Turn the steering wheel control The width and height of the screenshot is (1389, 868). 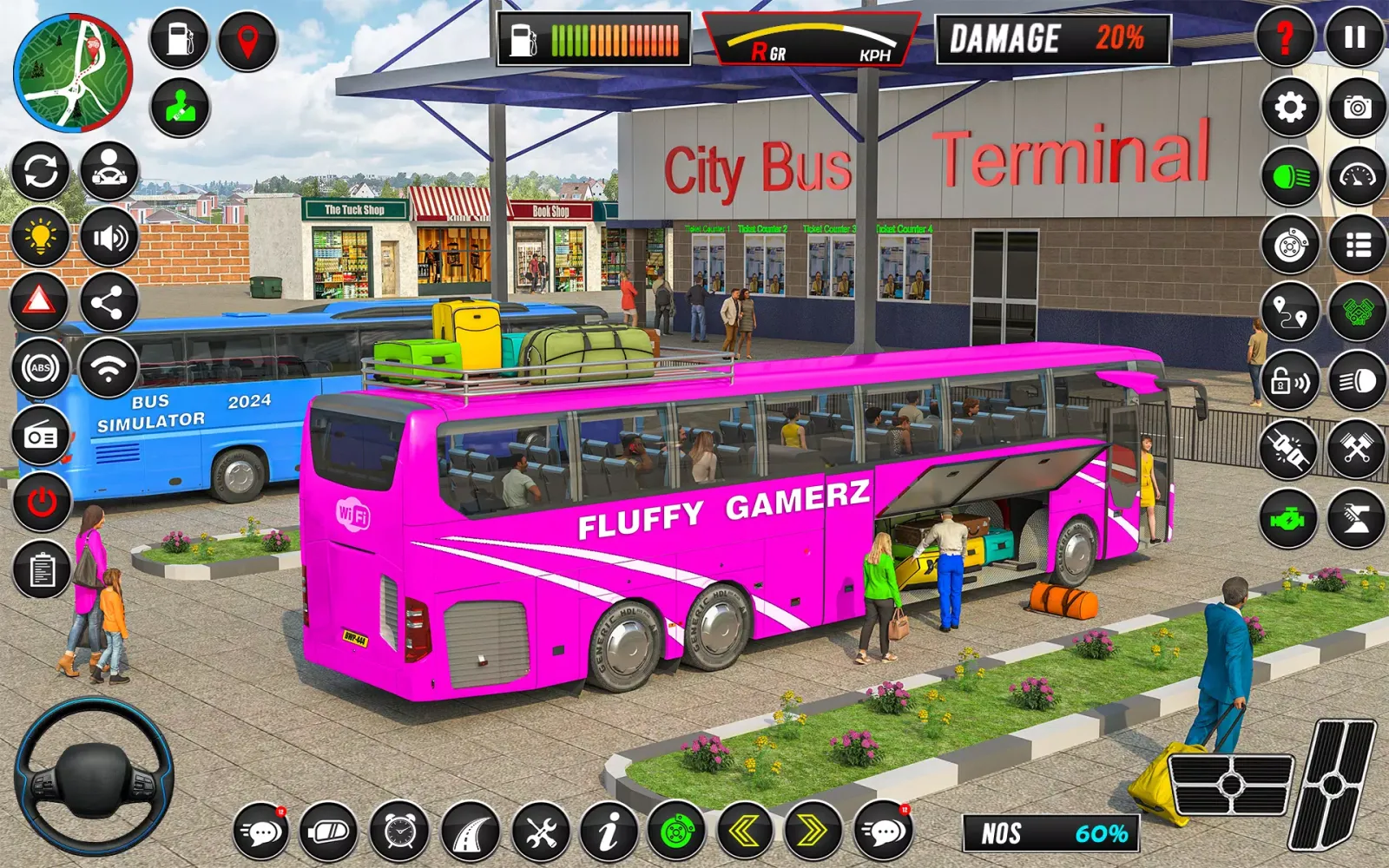pos(94,776)
